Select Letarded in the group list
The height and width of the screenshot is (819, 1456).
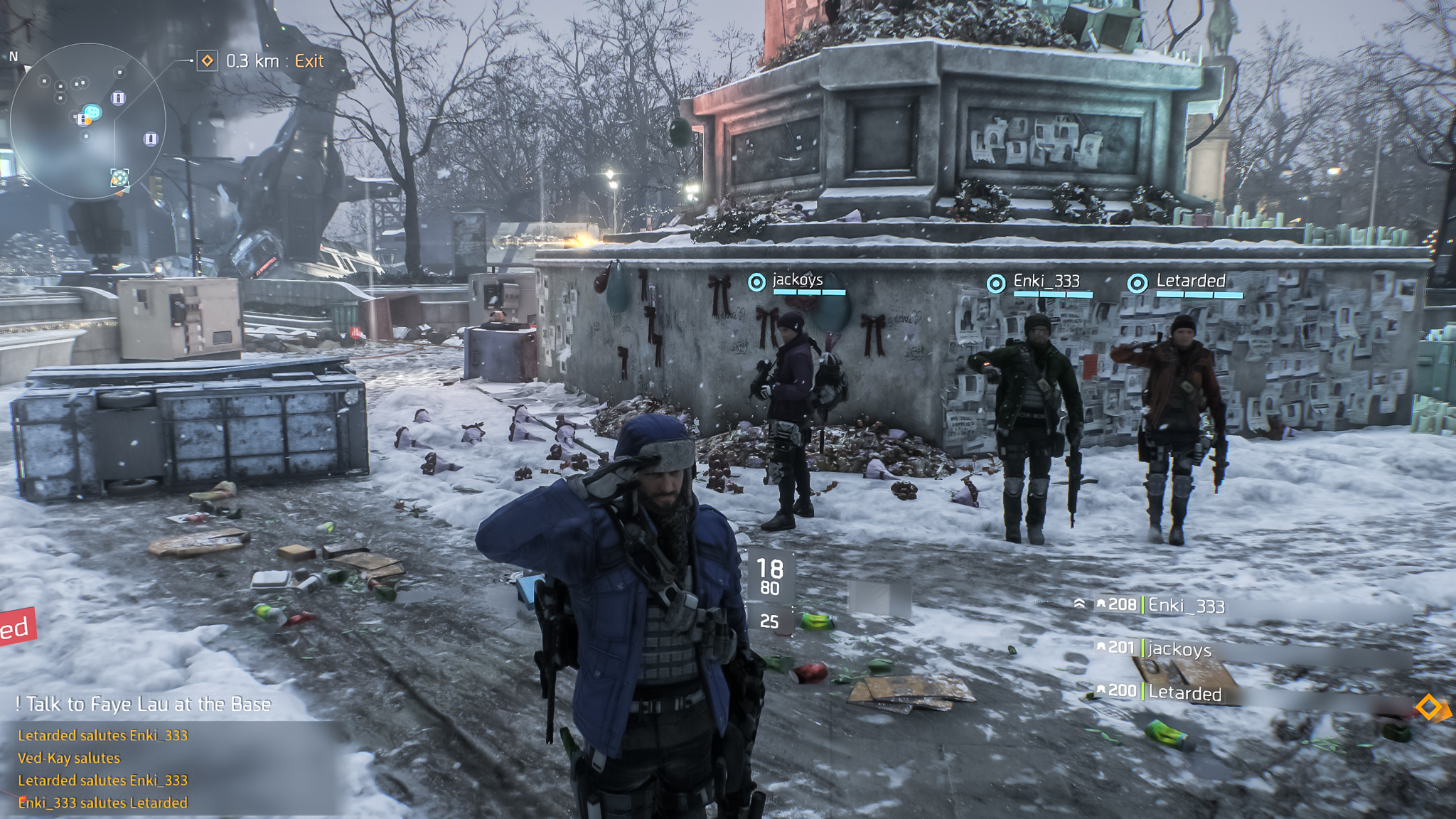coord(1184,692)
